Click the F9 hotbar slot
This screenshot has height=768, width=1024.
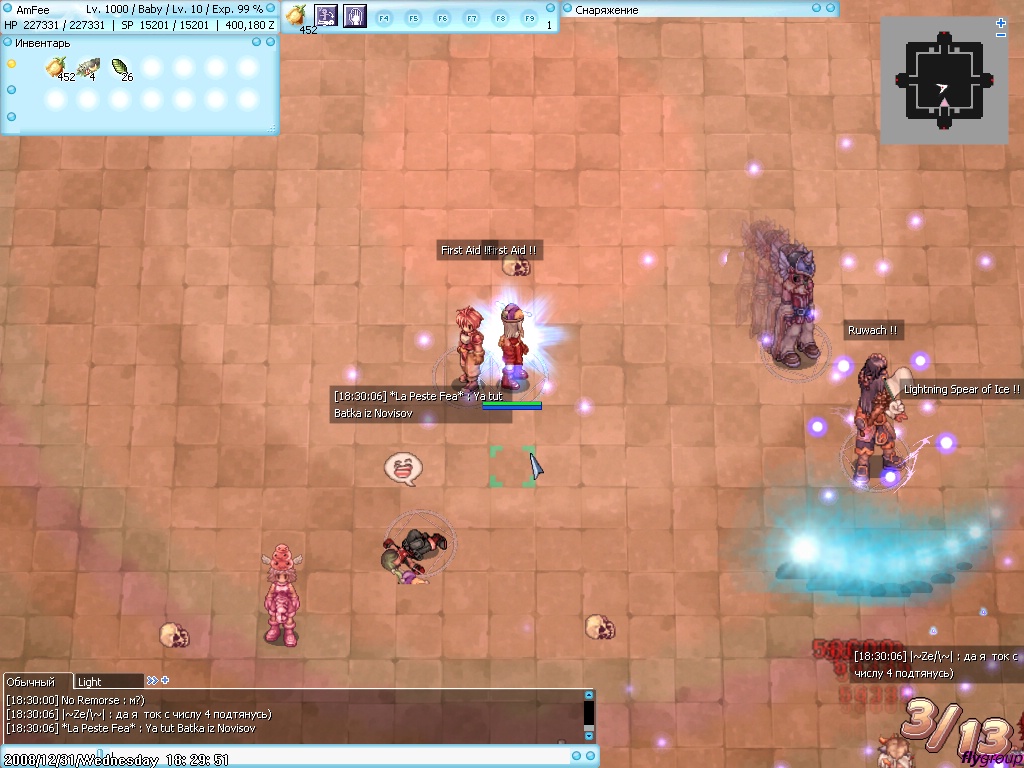[x=529, y=18]
